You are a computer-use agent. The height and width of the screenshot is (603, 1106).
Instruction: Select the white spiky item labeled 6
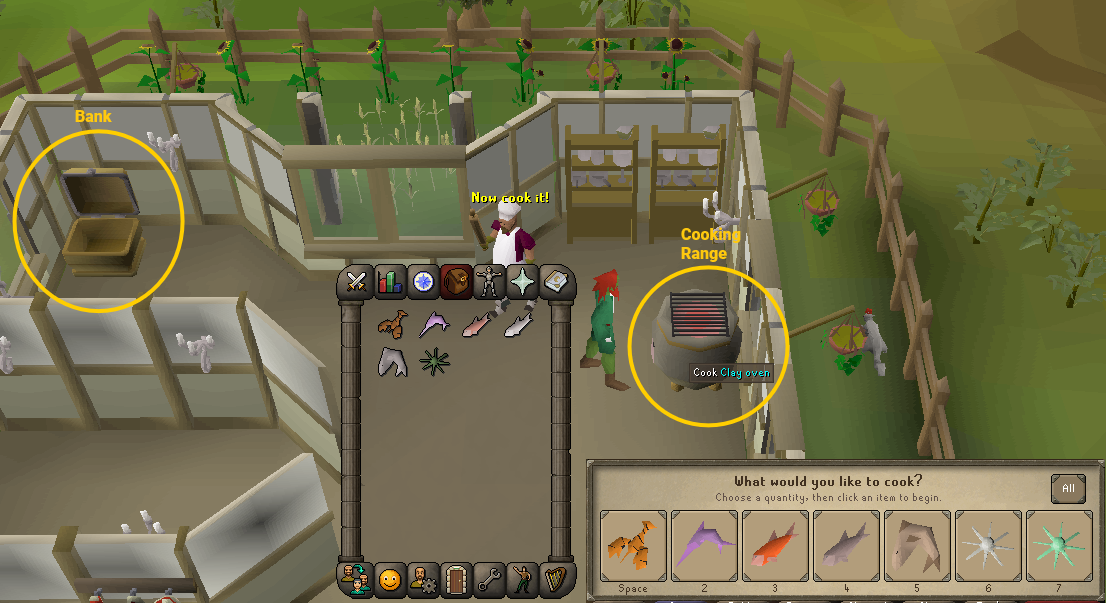point(988,546)
